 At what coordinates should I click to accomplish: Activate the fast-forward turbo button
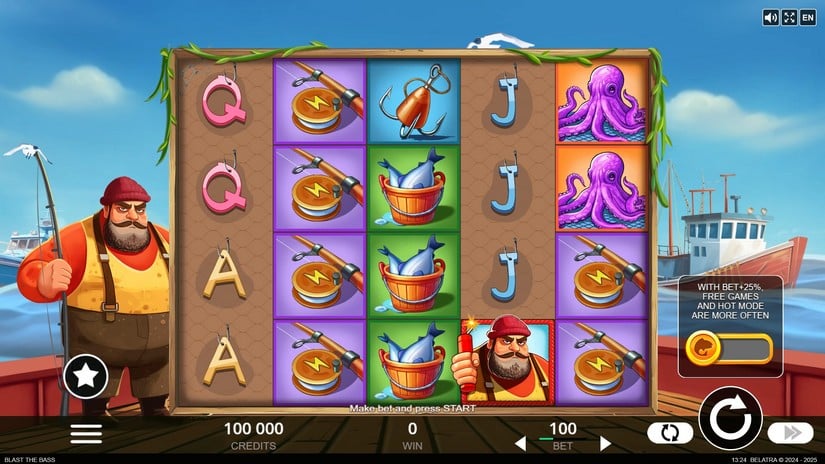coord(790,433)
